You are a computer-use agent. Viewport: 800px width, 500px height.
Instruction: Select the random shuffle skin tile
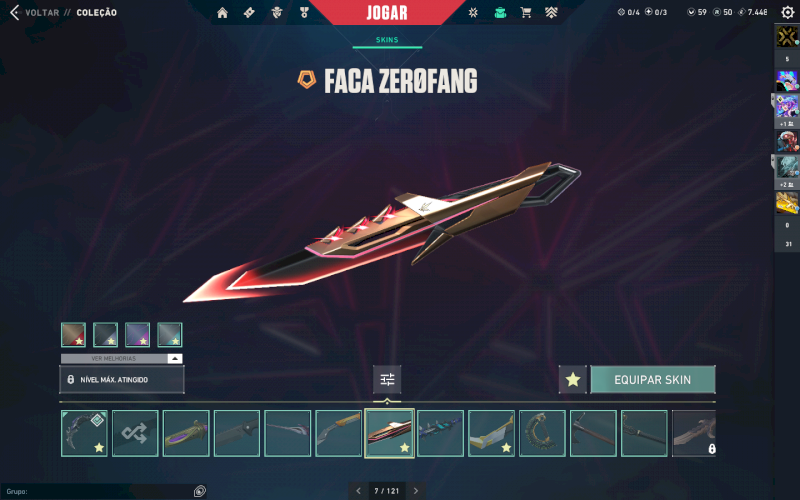(x=135, y=433)
